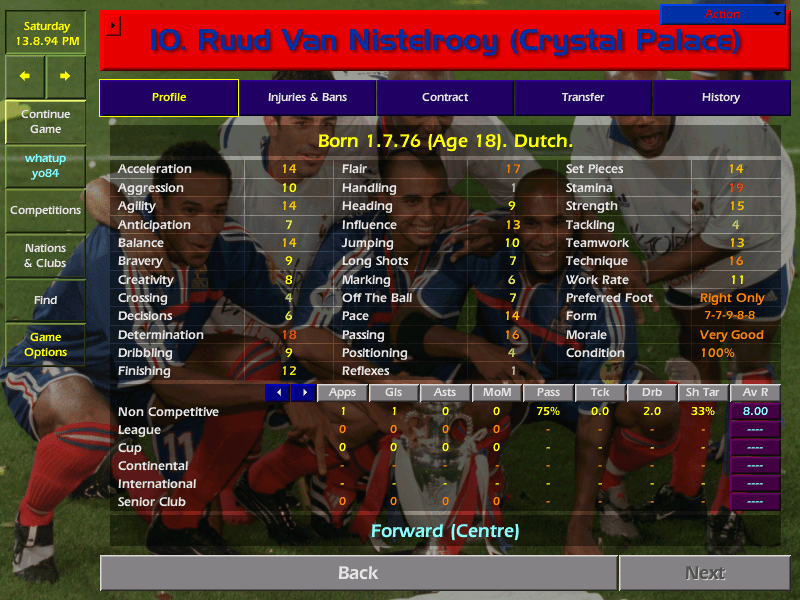Open the Competitions menu

(x=45, y=210)
